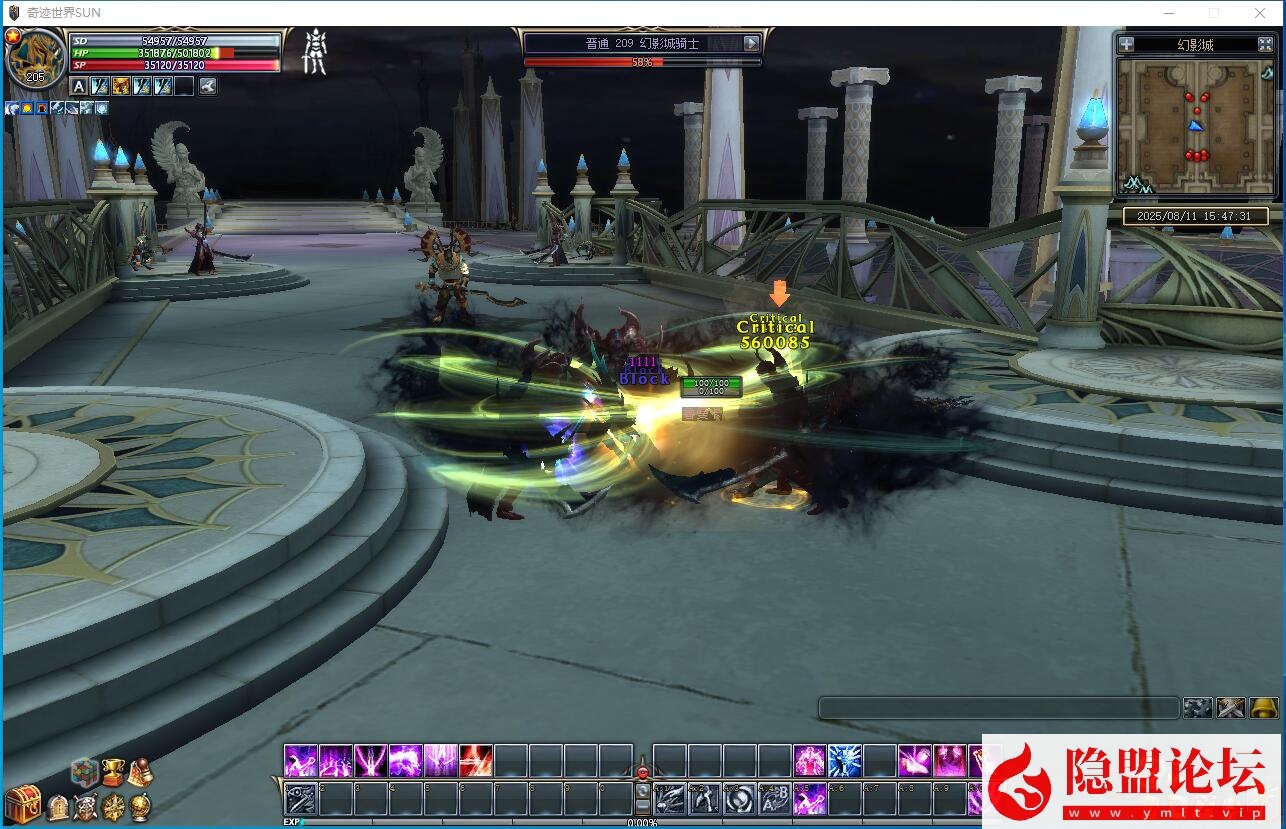Click the red gem hotbar lock button
1286x829 pixels.
[x=643, y=773]
